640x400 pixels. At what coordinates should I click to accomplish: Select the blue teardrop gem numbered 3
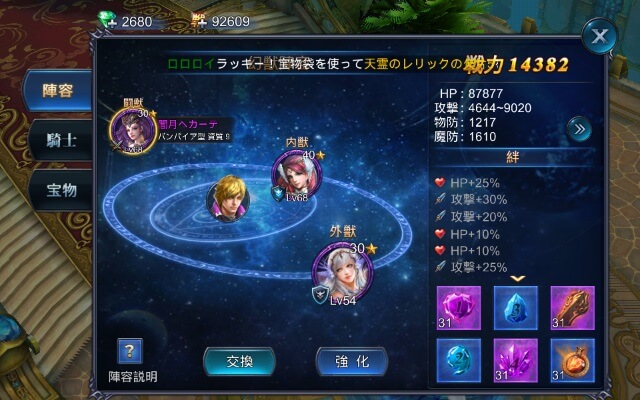516,307
